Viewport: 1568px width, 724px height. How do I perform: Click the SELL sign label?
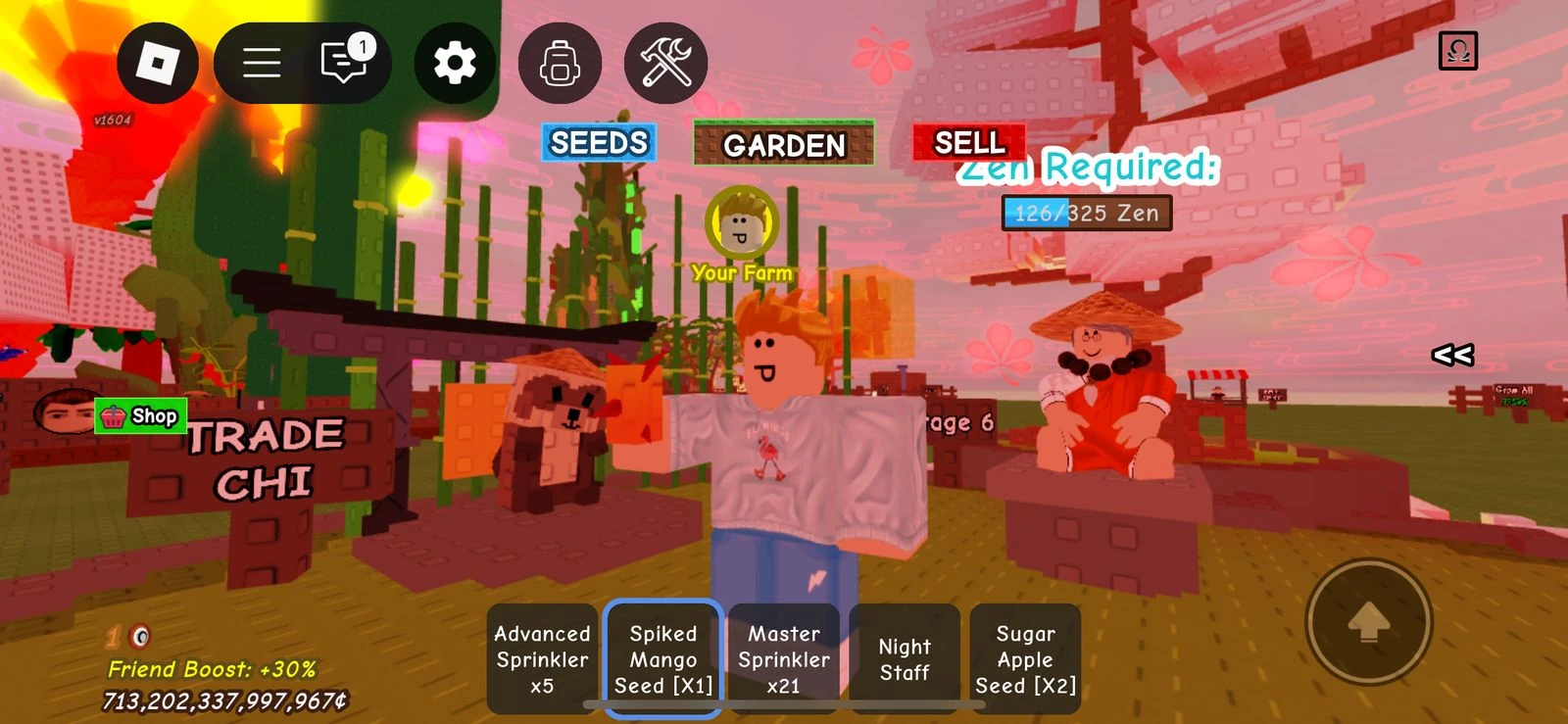968,143
